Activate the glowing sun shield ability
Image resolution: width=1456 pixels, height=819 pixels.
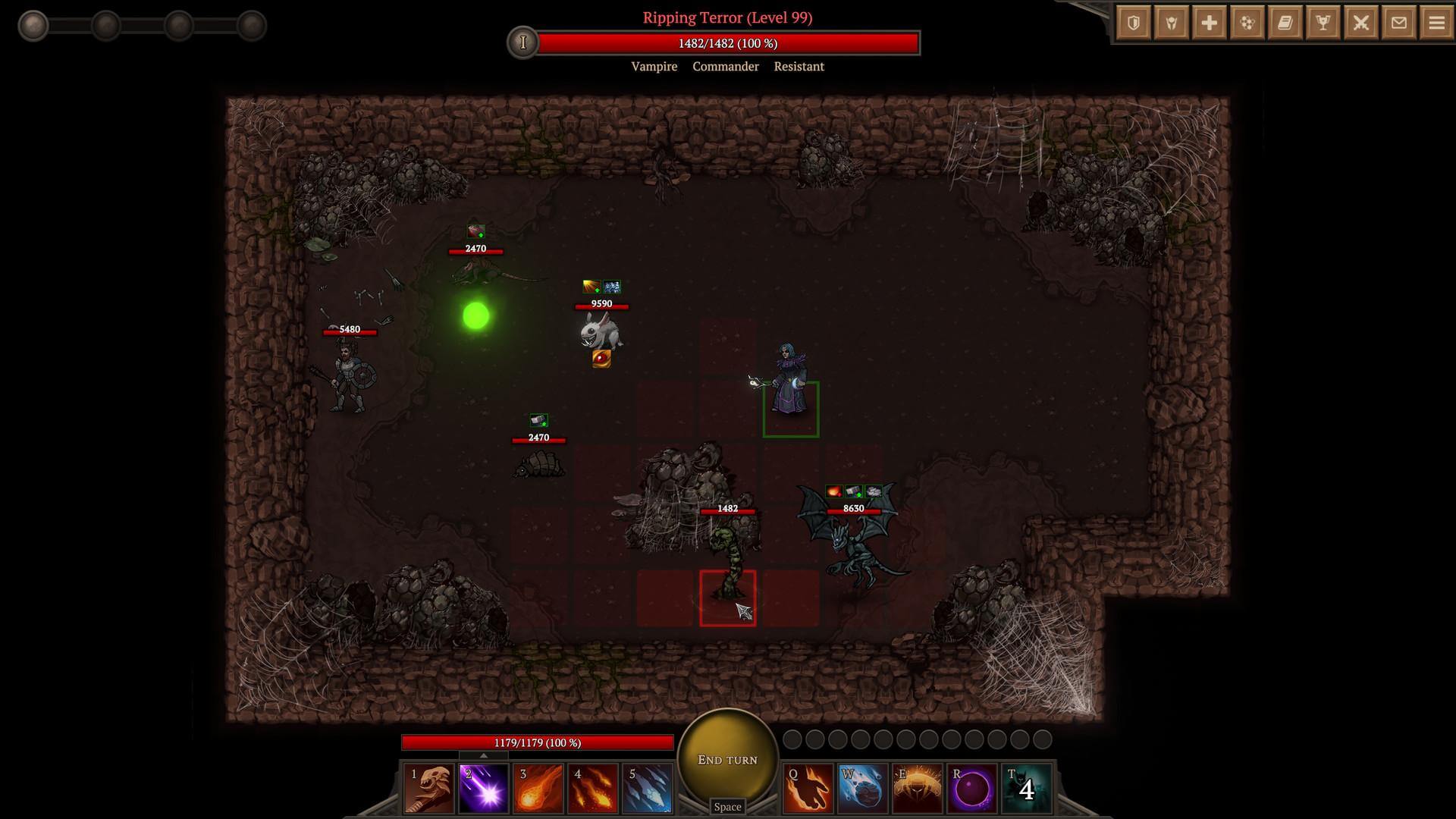(917, 789)
